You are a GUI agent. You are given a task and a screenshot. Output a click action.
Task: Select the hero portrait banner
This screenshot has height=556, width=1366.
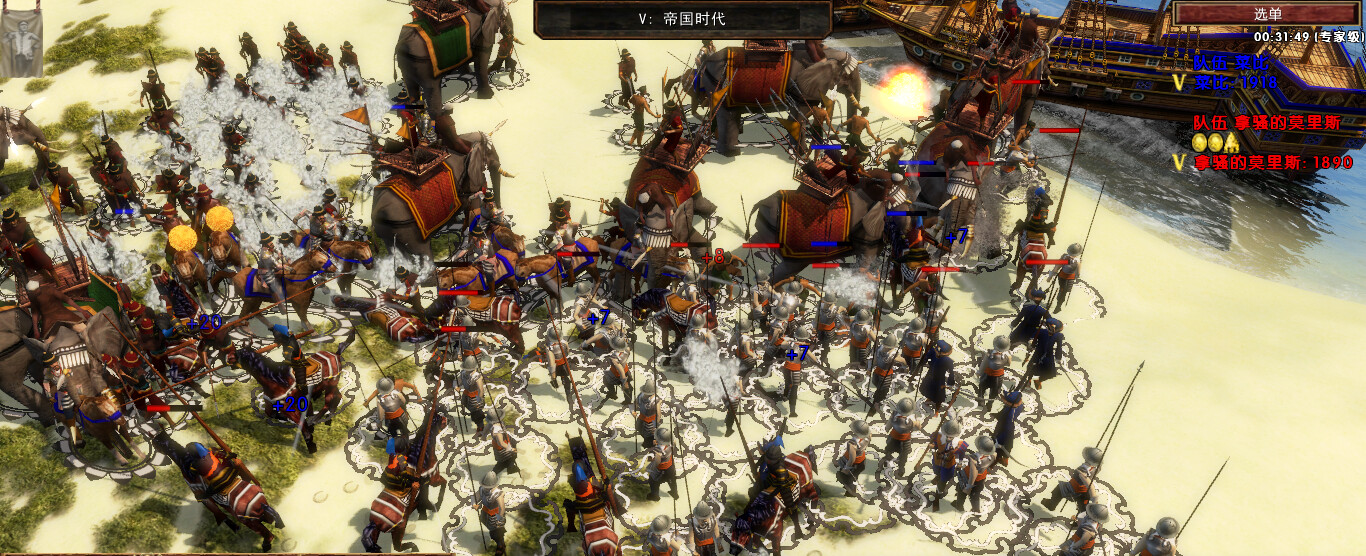[20, 39]
